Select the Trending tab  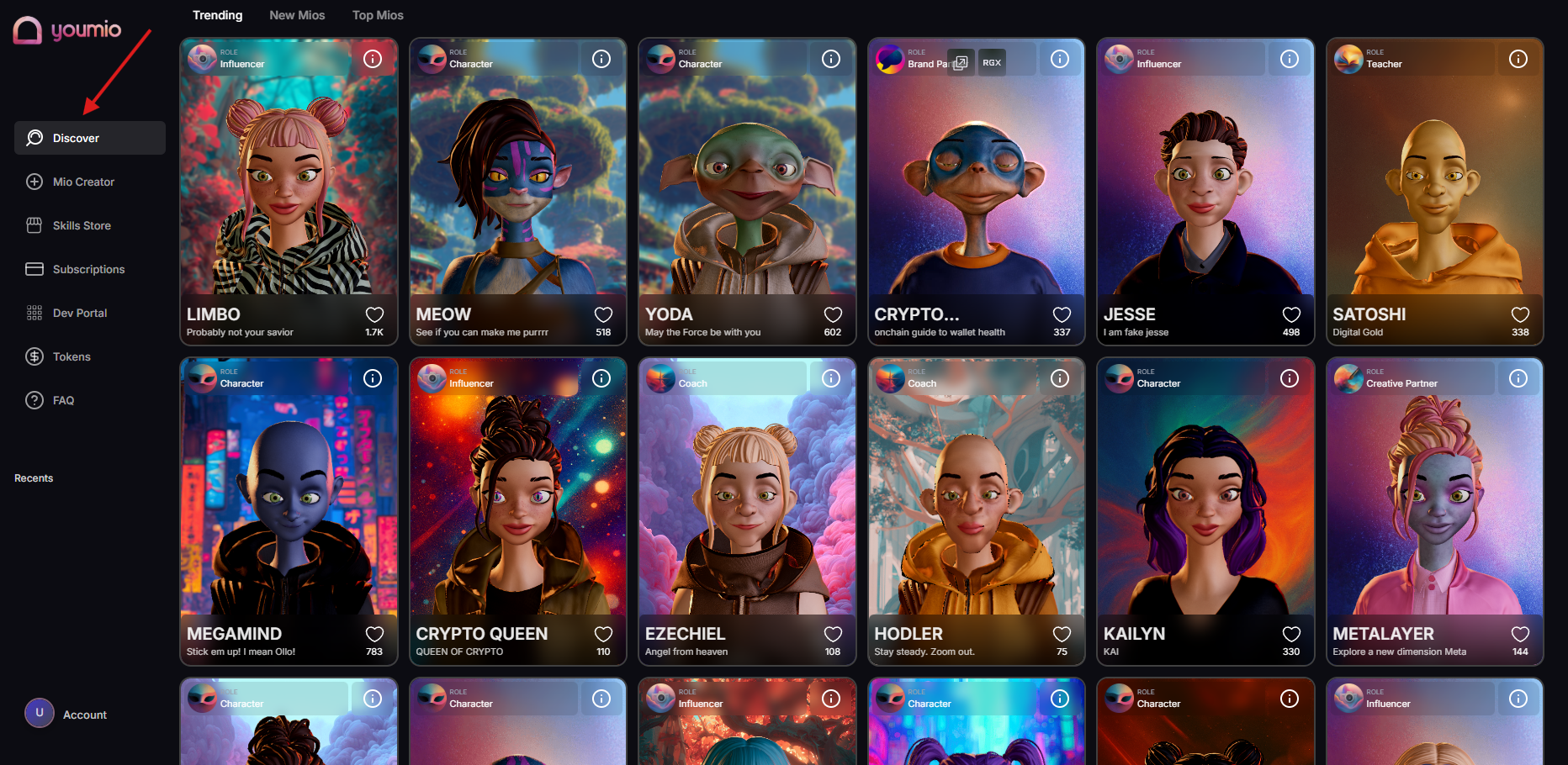[217, 15]
